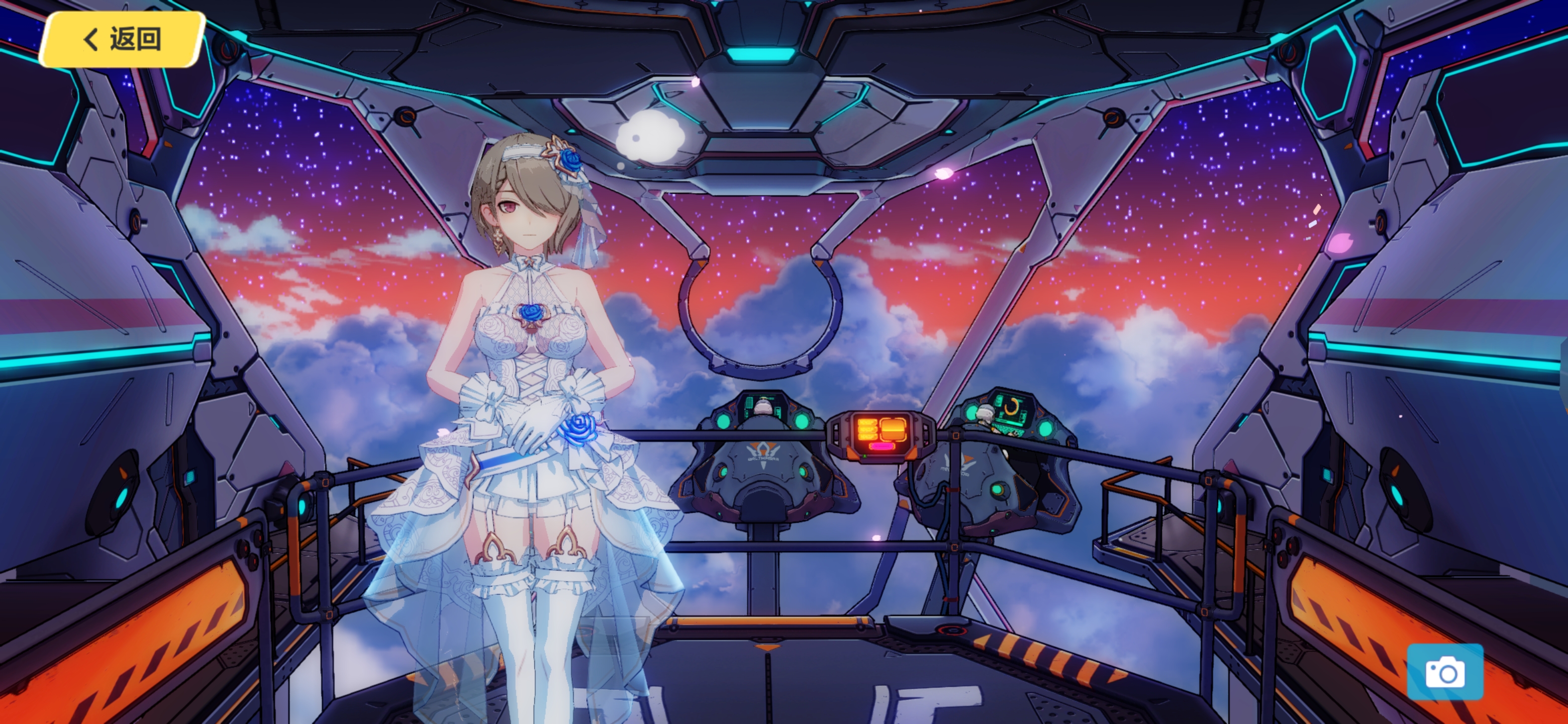Go back with the yellow 返回 button

[122, 39]
